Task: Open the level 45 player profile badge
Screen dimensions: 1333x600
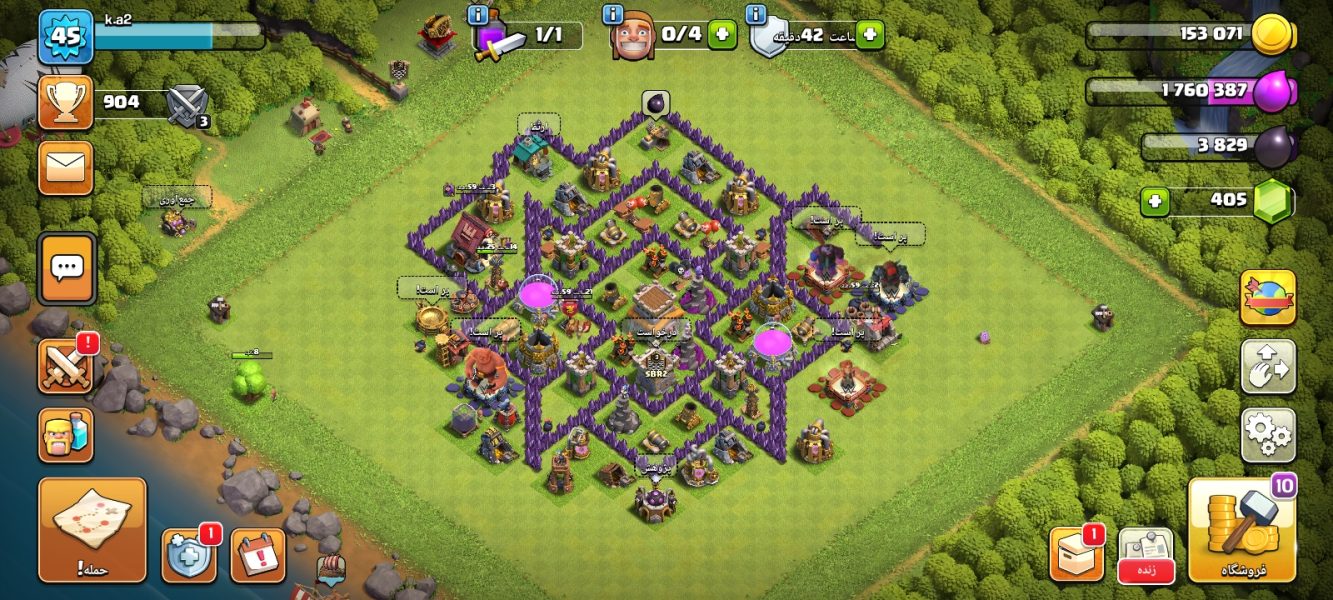Action: (x=66, y=36)
